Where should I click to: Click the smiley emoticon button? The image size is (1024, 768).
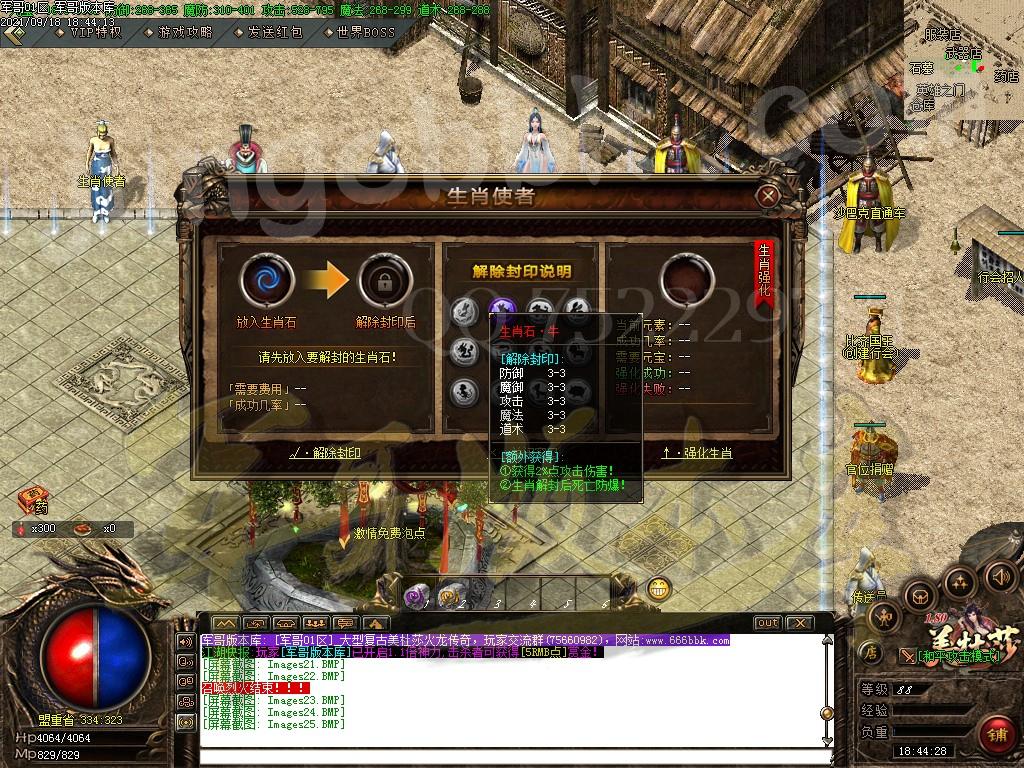point(658,589)
